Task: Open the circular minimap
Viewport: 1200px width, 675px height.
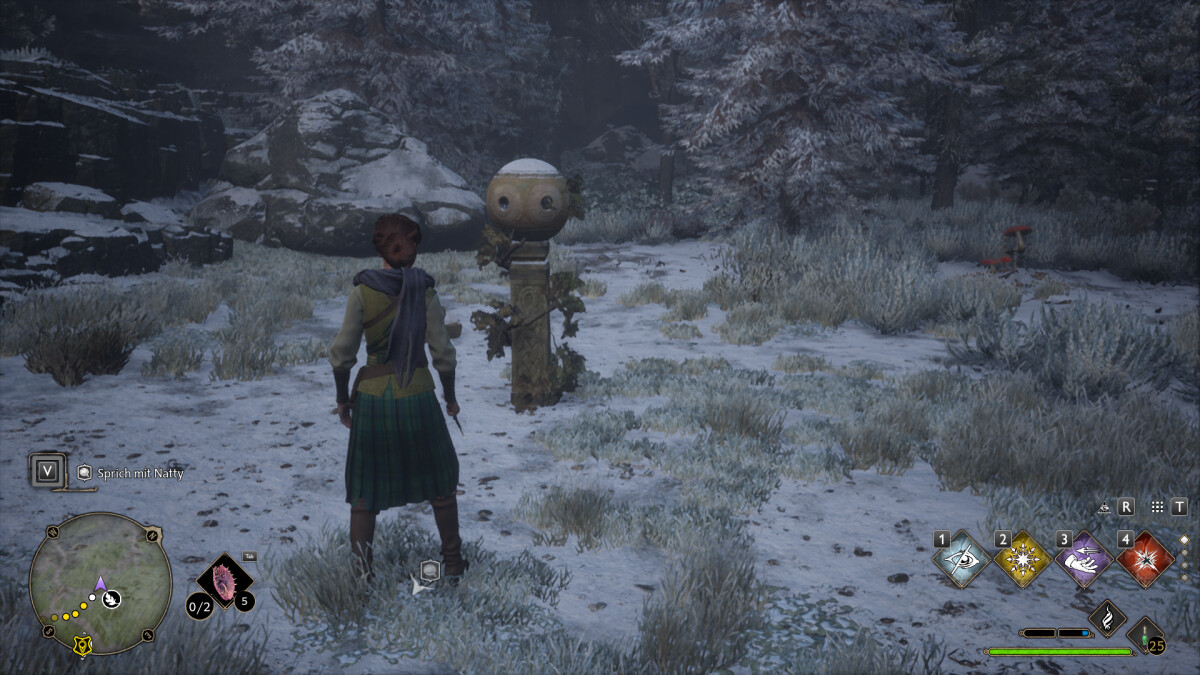Action: (x=100, y=584)
